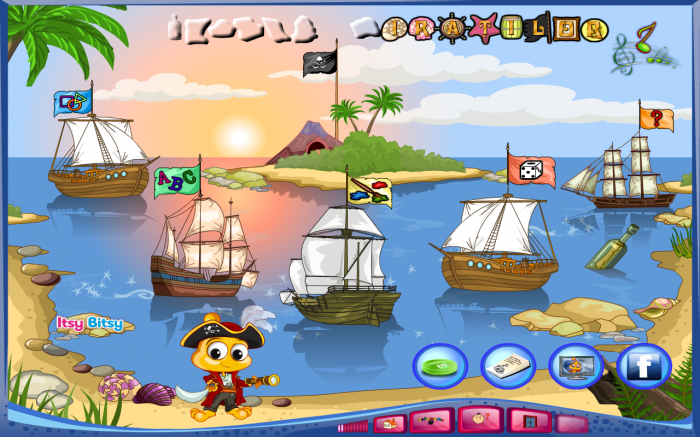Click the round green disc button
Image resolution: width=700 pixels, height=437 pixels.
click(440, 365)
